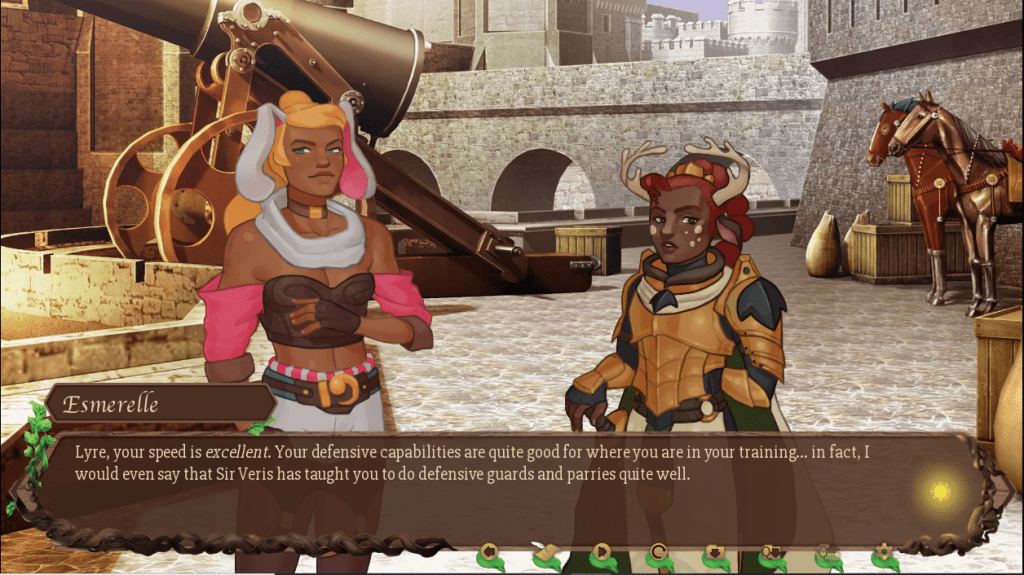Toggle auto-advance with the circular arrow icon
Image resolution: width=1024 pixels, height=575 pixels.
pos(658,551)
